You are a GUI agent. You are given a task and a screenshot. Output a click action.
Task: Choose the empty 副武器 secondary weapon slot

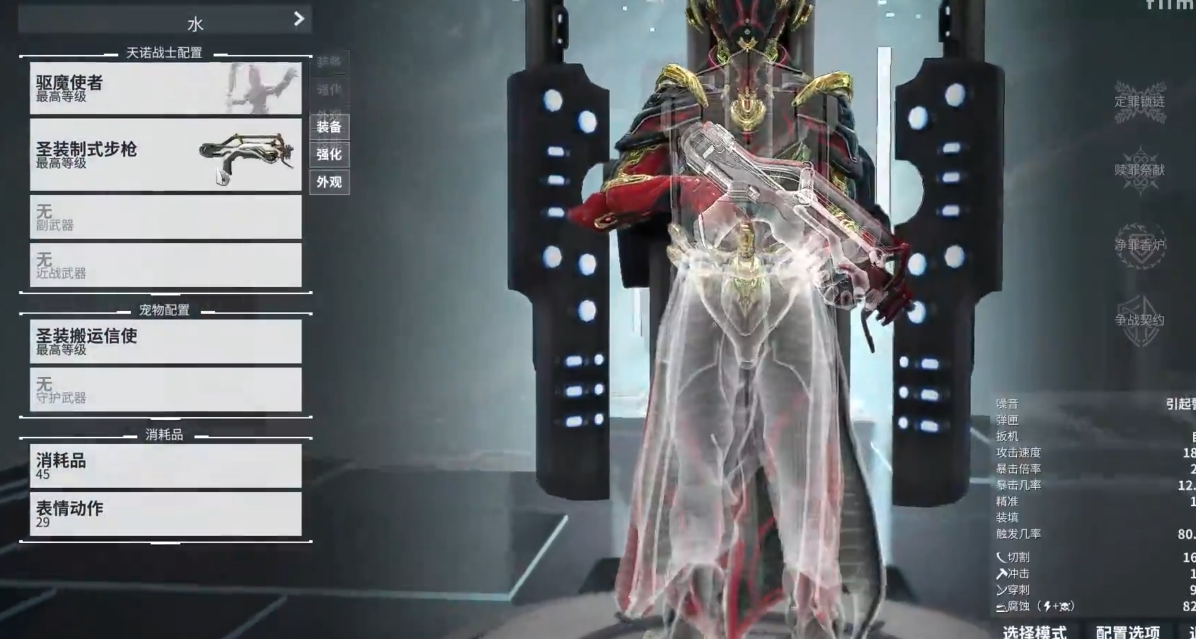tap(165, 217)
